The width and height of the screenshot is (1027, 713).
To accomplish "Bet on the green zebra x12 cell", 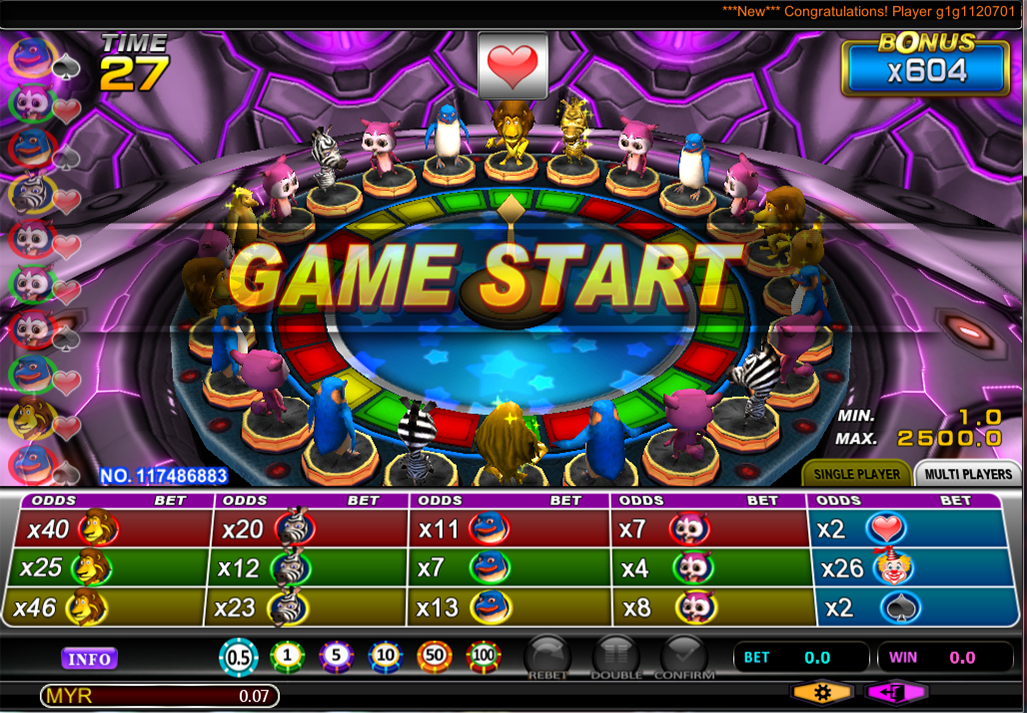I will pos(309,568).
